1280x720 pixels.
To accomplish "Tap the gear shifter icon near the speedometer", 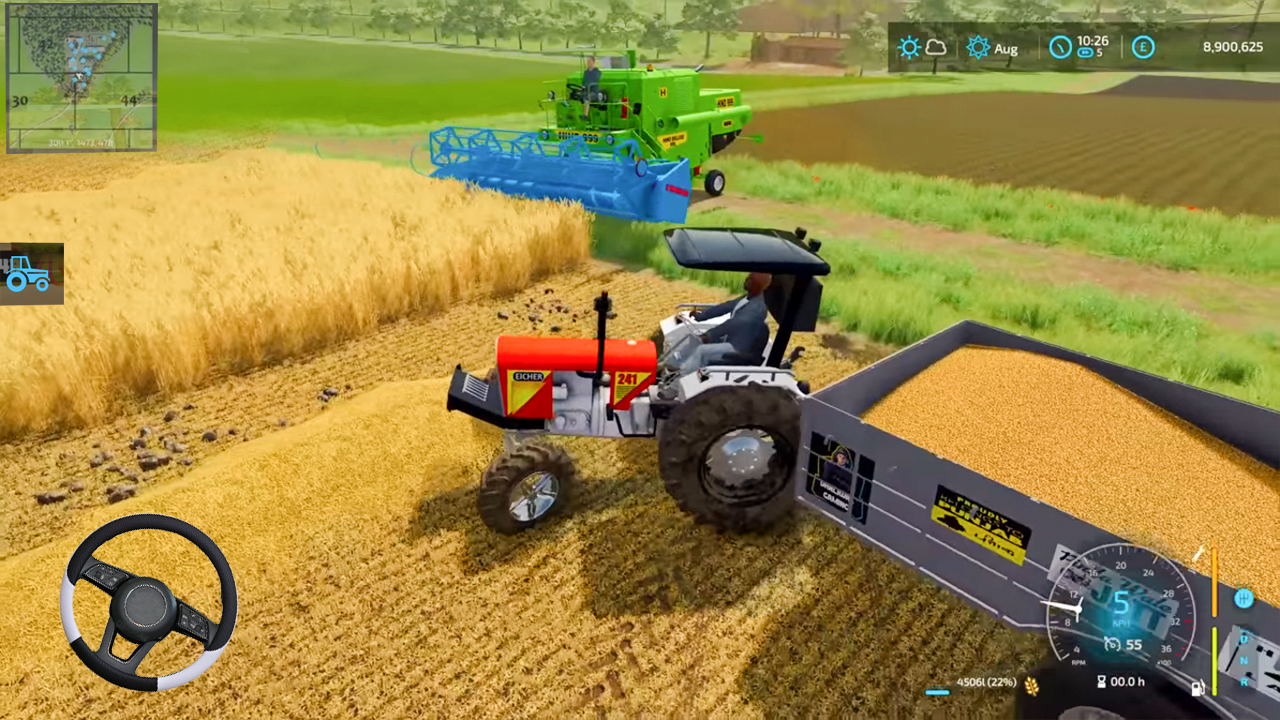I will pos(1244,599).
